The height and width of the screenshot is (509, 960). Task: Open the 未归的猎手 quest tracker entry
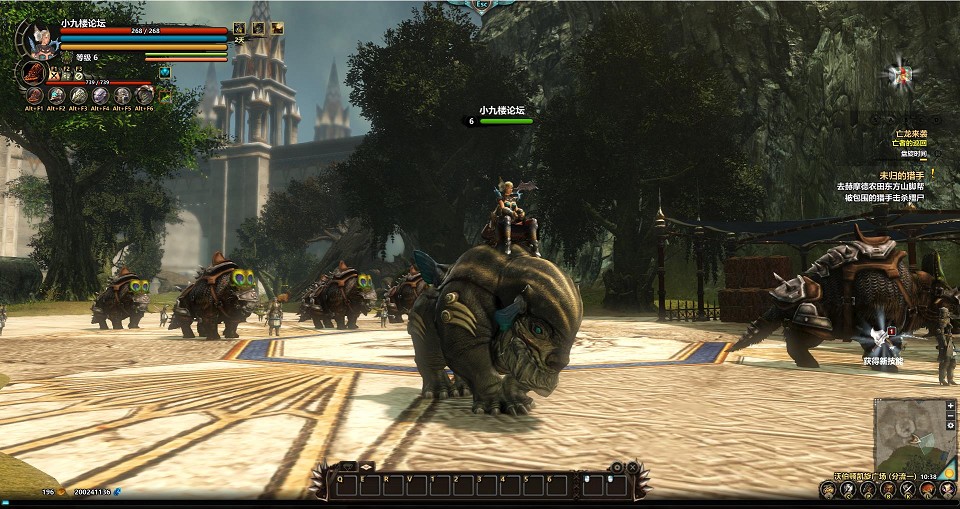tap(901, 175)
